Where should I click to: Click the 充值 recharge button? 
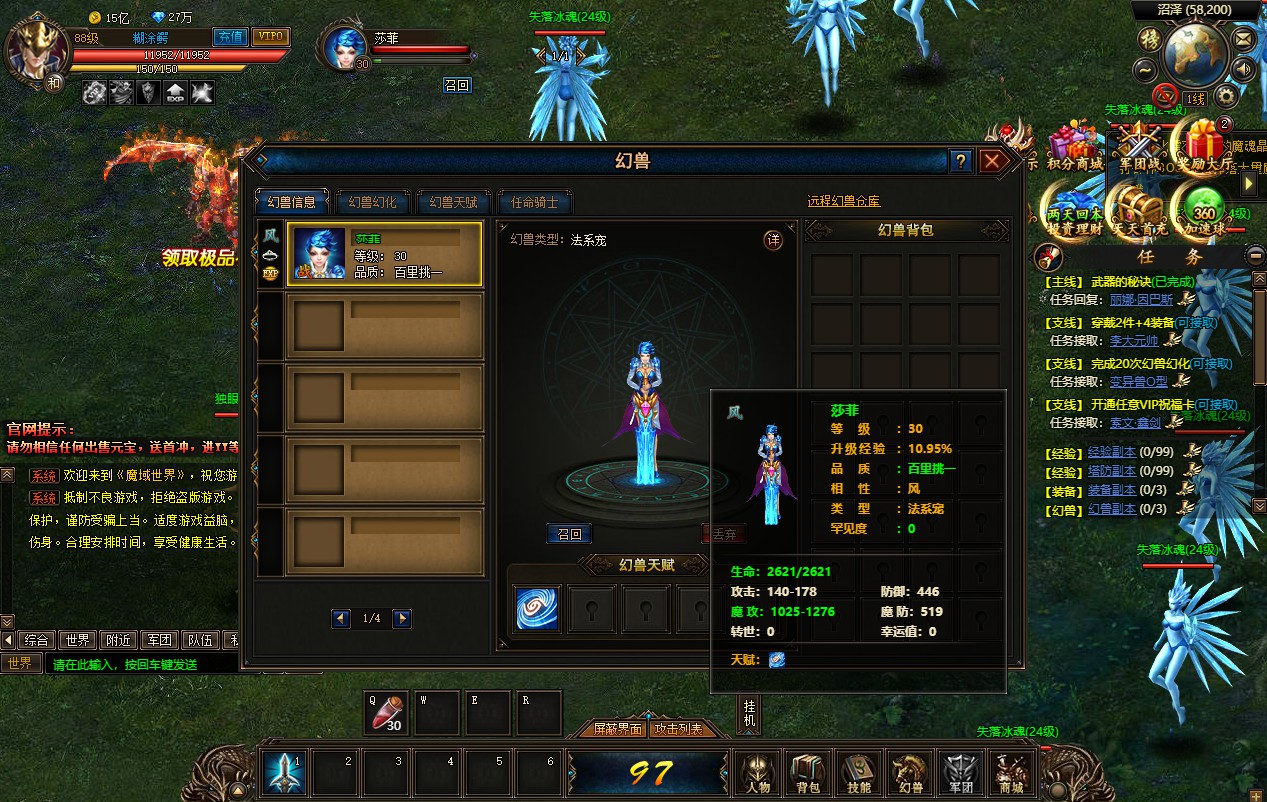231,37
